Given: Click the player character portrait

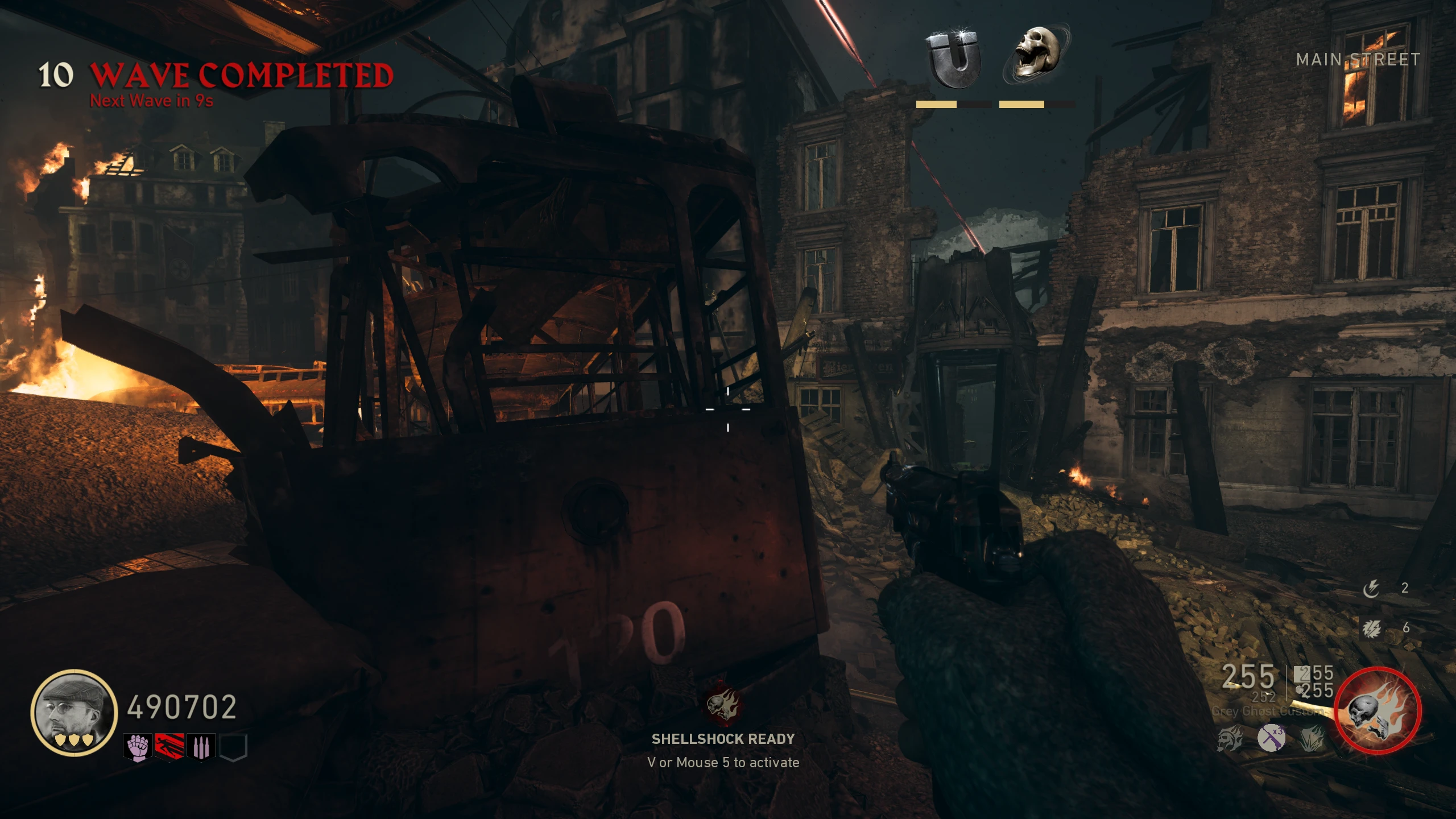Looking at the screenshot, I should (x=74, y=712).
